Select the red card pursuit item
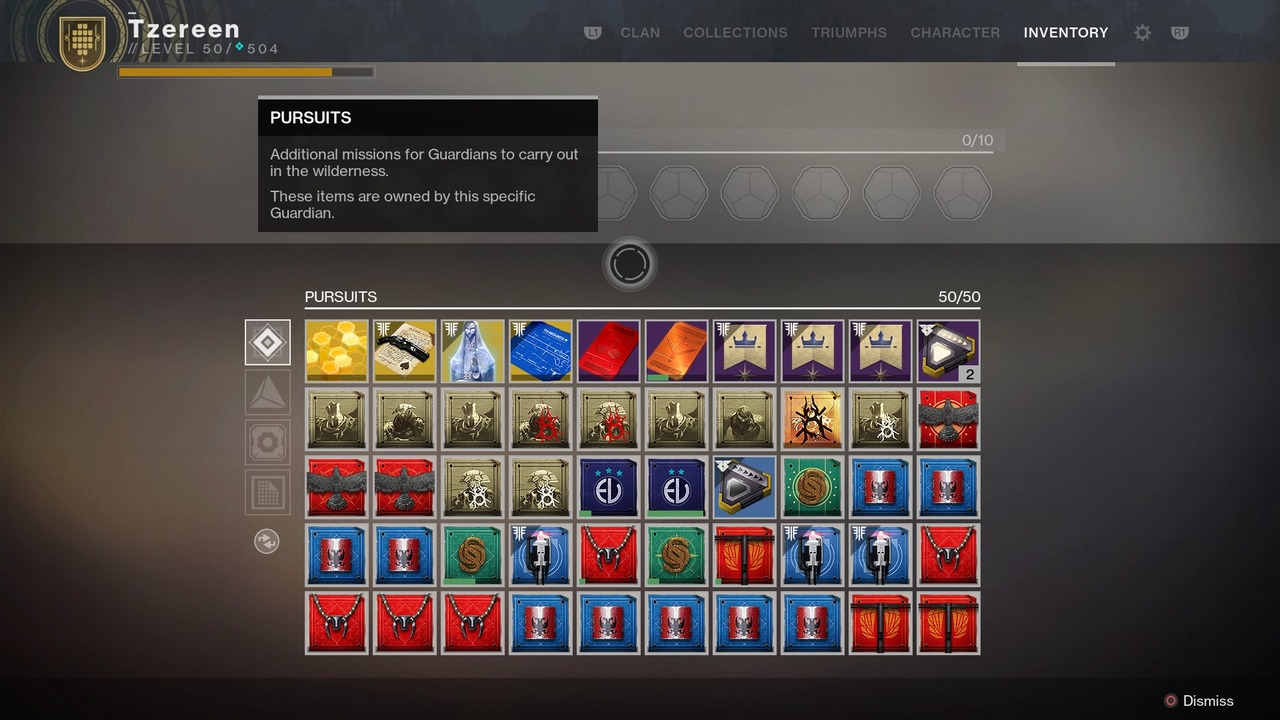This screenshot has width=1280, height=720. [609, 351]
